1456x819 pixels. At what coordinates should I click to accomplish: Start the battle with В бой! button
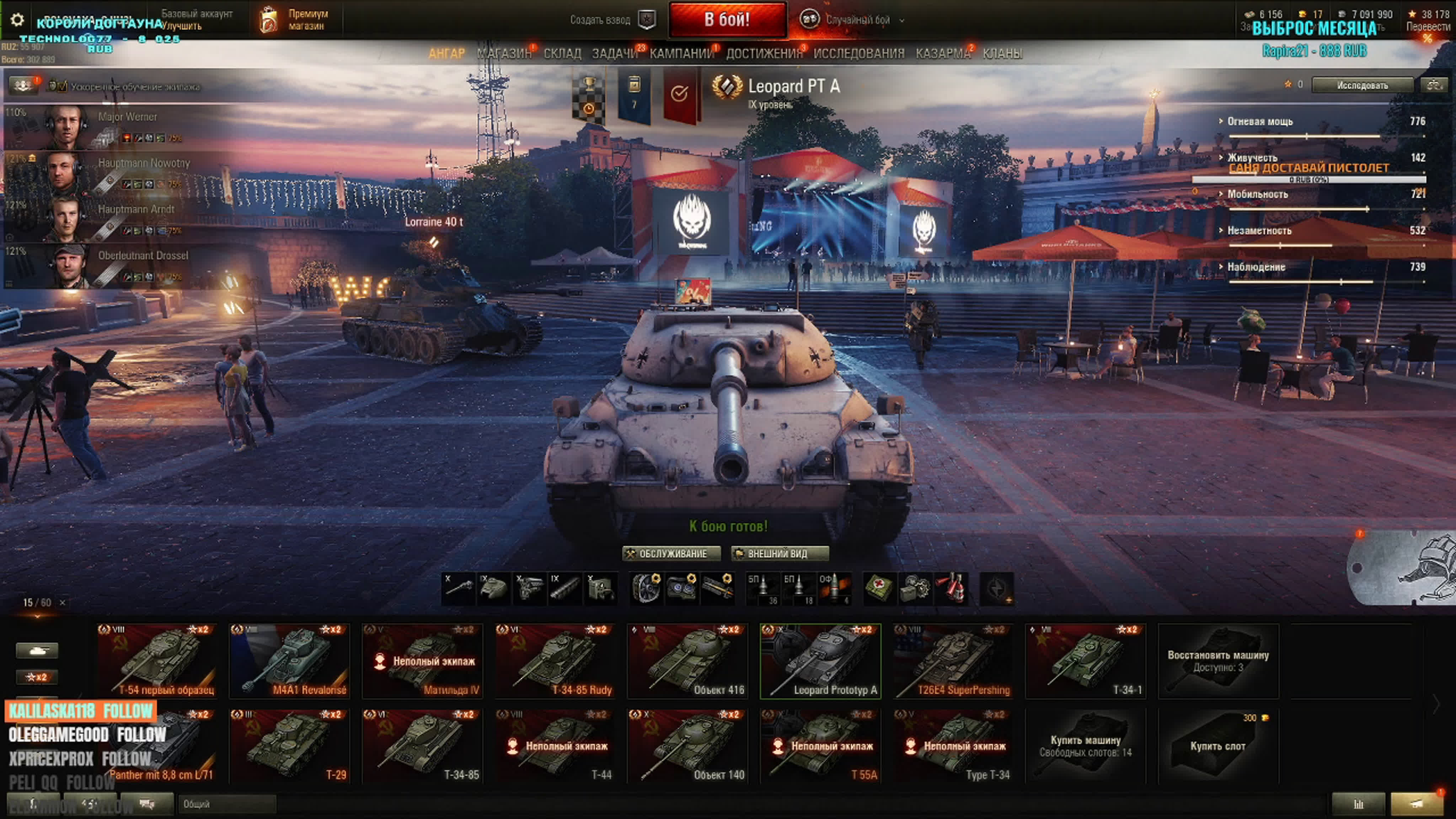click(x=727, y=20)
